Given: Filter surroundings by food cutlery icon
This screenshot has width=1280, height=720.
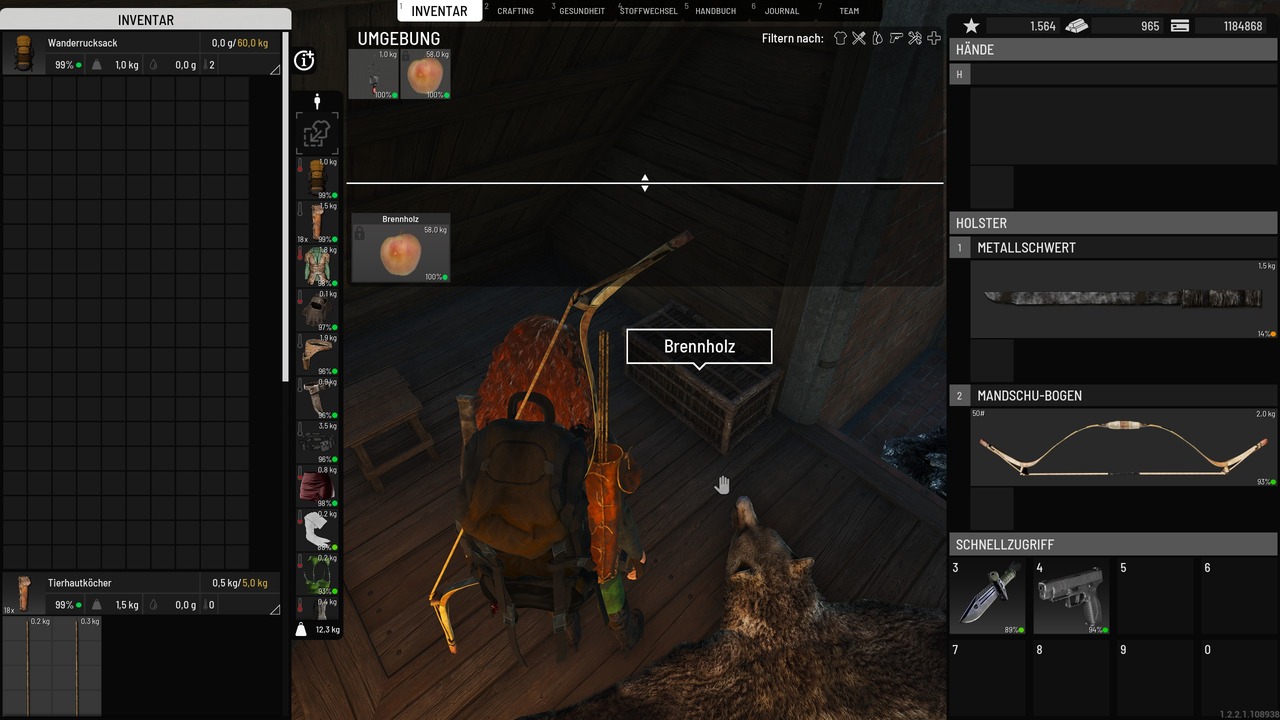Looking at the screenshot, I should click(859, 38).
